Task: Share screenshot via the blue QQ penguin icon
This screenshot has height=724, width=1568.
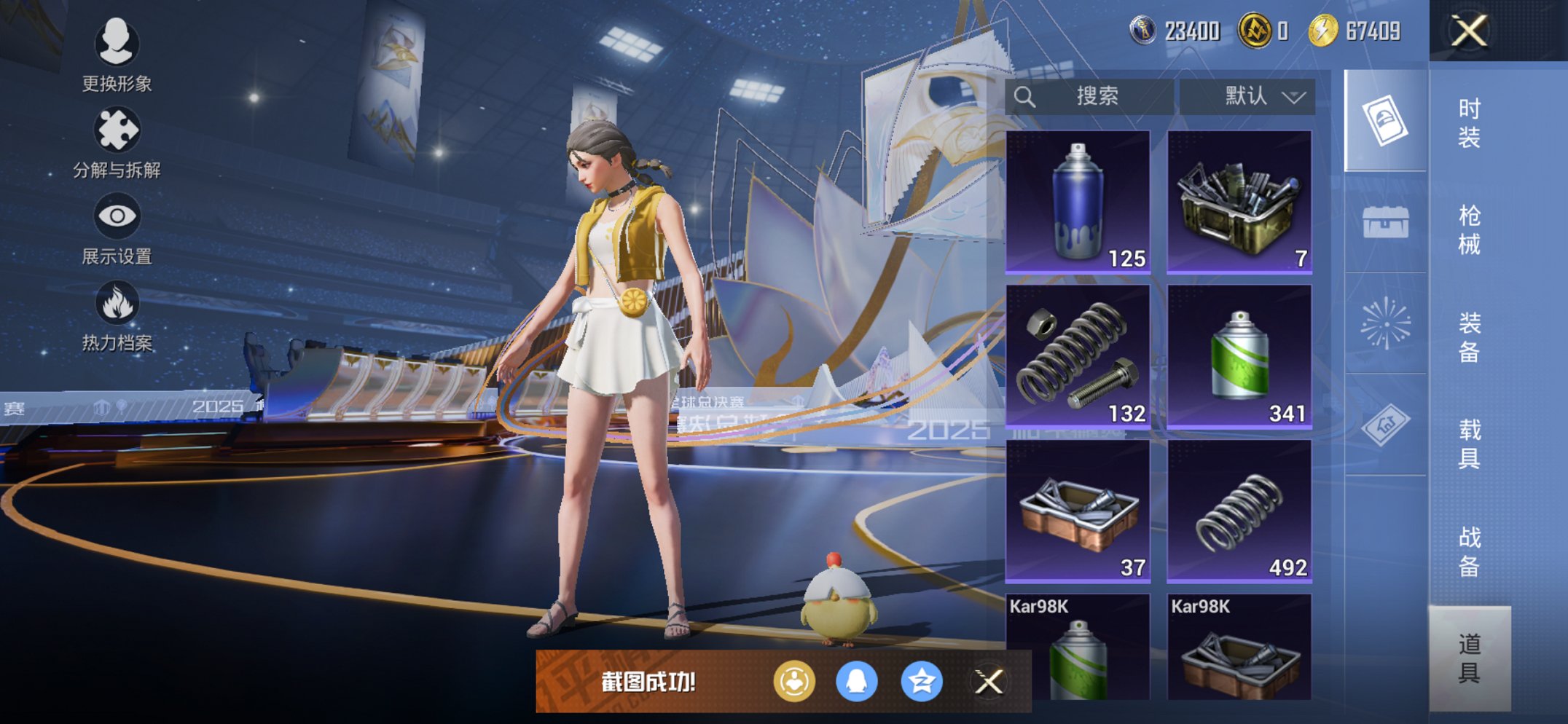Action: coord(857,682)
